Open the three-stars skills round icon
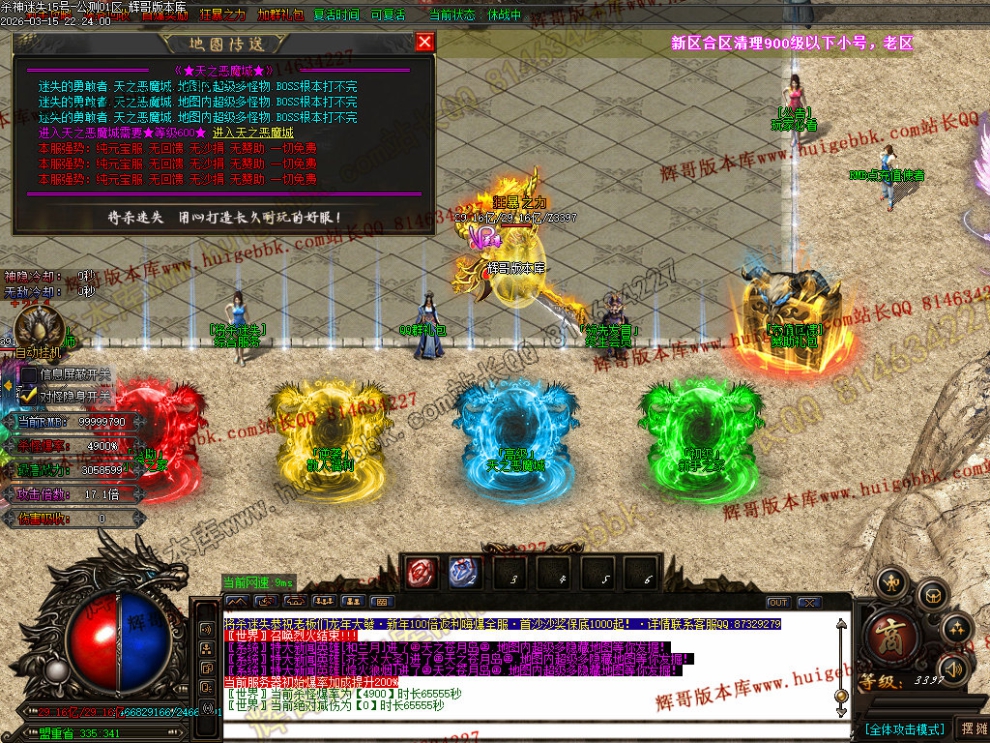Screen dimensions: 990x743 pos(958,630)
